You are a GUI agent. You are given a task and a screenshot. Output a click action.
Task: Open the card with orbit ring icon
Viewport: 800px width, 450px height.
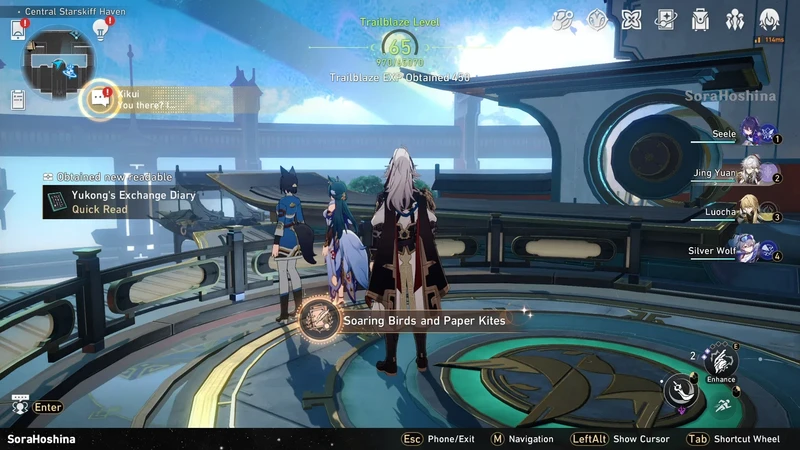point(665,19)
